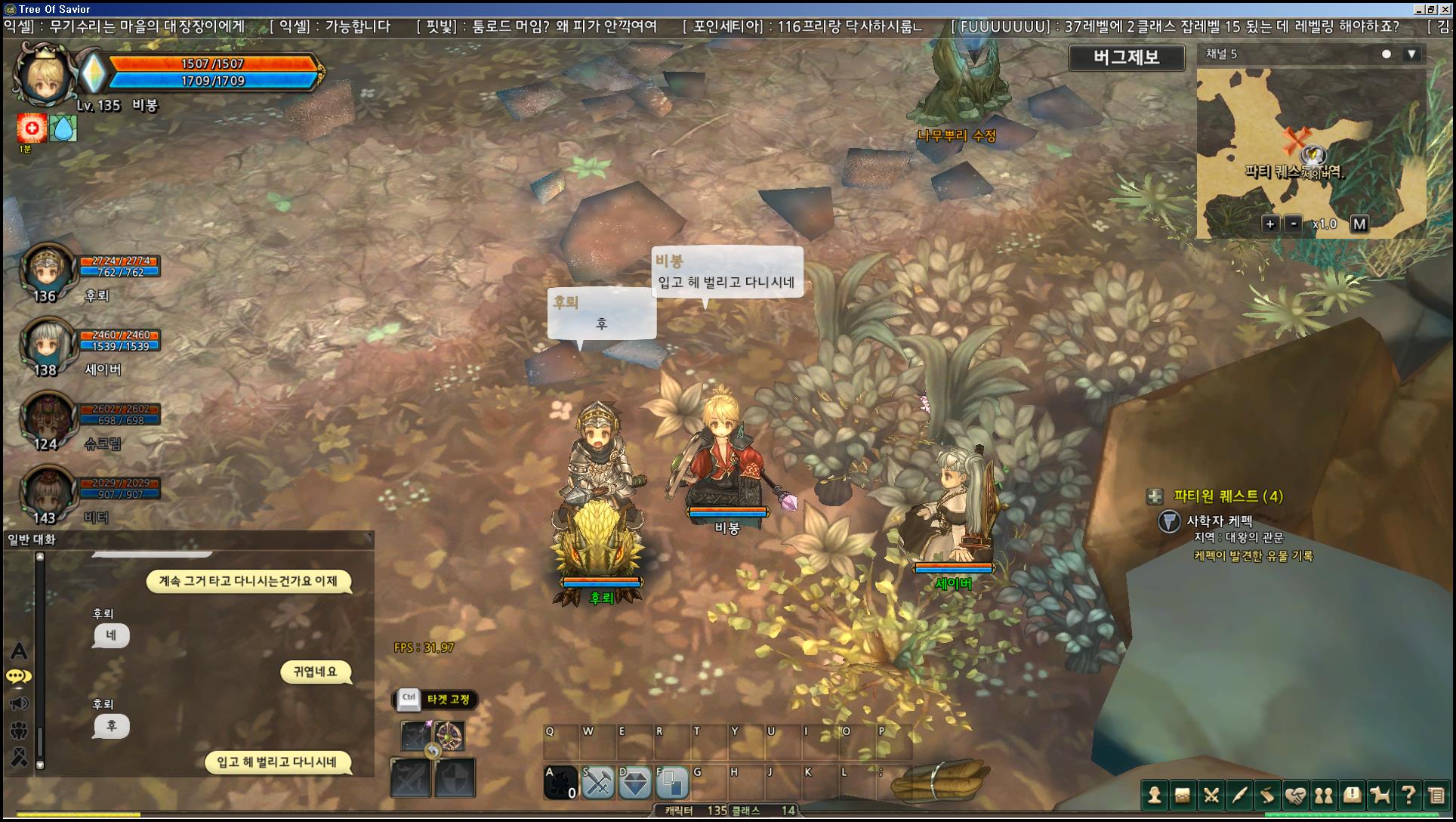Screen dimensions: 1456x822
Task: Maximize the Tree Of Savior window
Action: pyautogui.click(x=1431, y=9)
